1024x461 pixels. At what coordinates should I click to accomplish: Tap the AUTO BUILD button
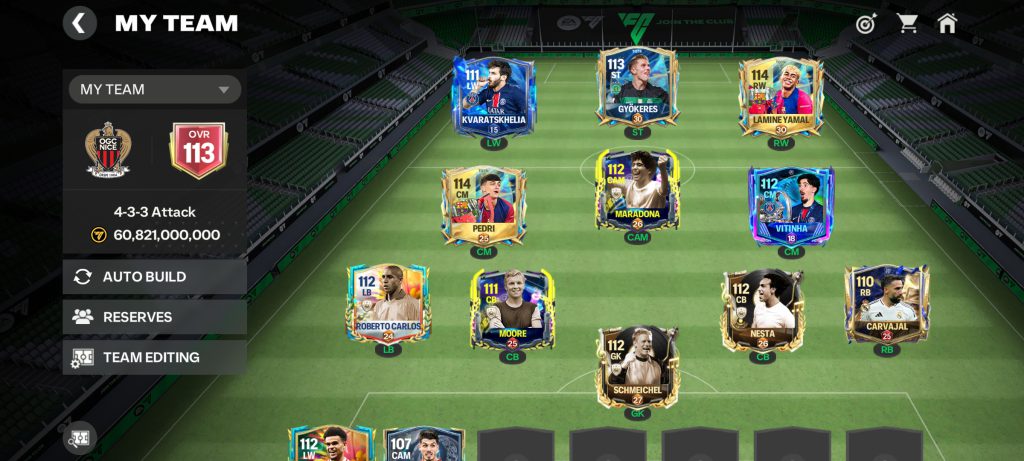[x=155, y=277]
